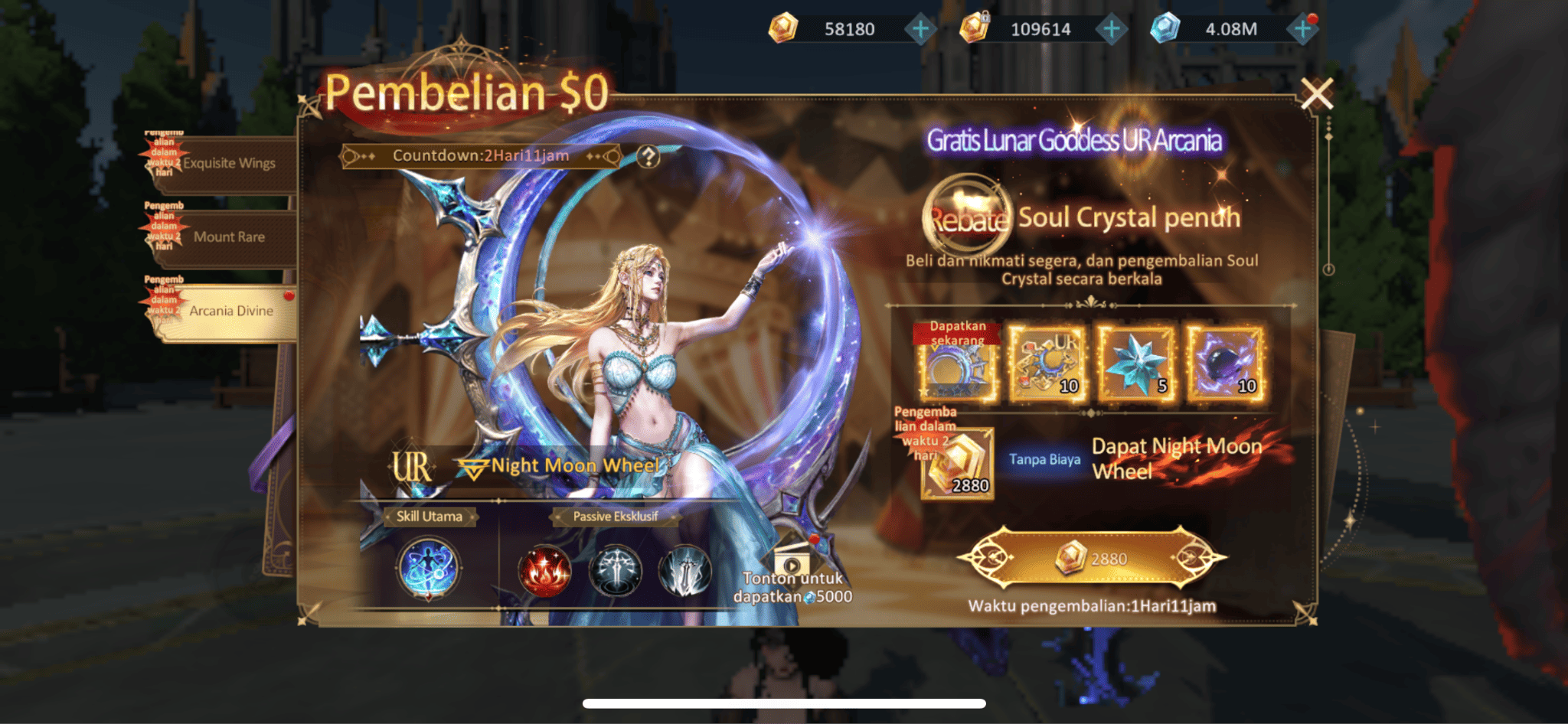The height and width of the screenshot is (724, 1568).
Task: Tap the 2880 gold rebate reward icon
Action: [x=958, y=465]
